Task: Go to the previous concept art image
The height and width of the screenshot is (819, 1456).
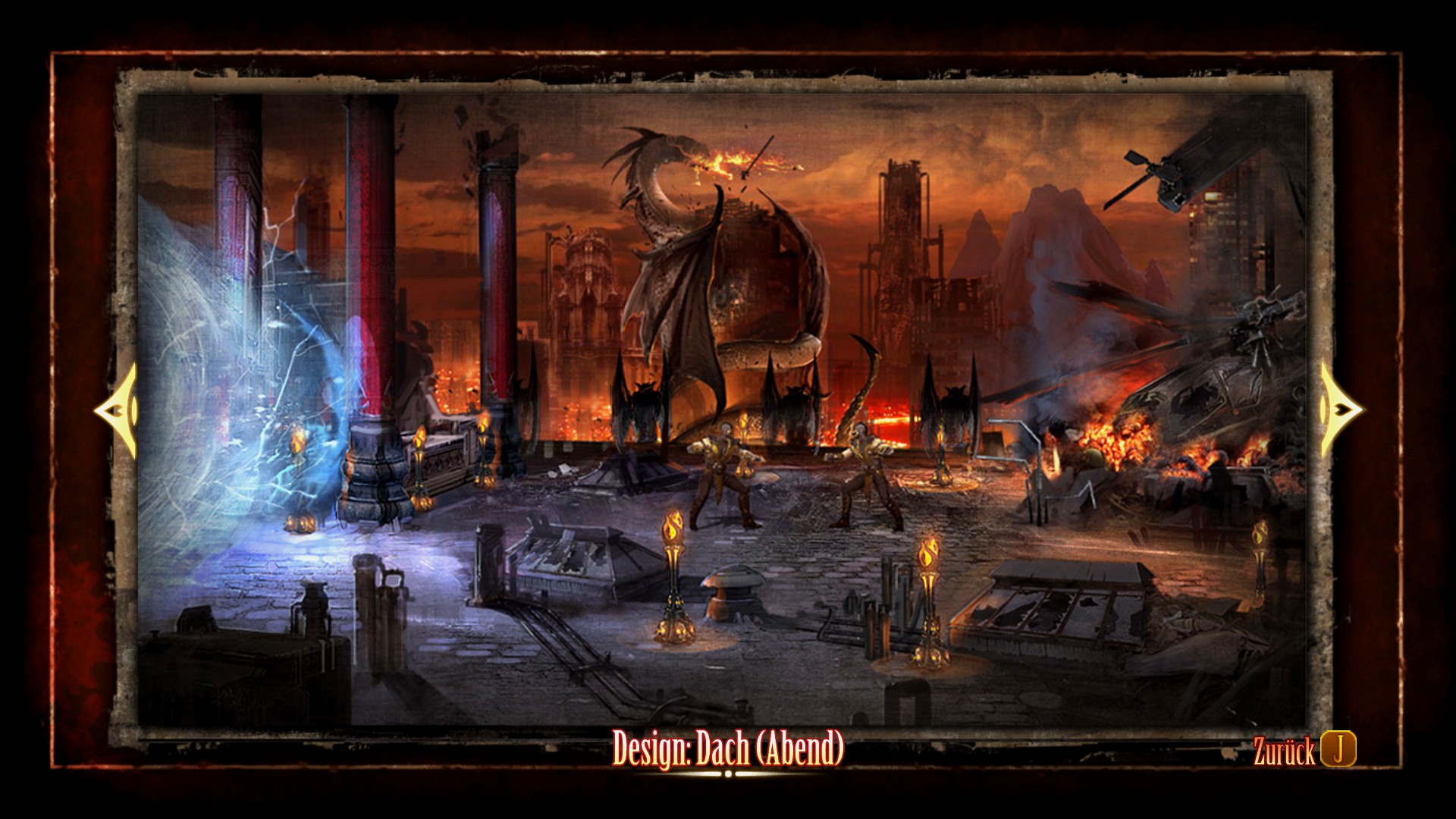Action: (x=116, y=410)
